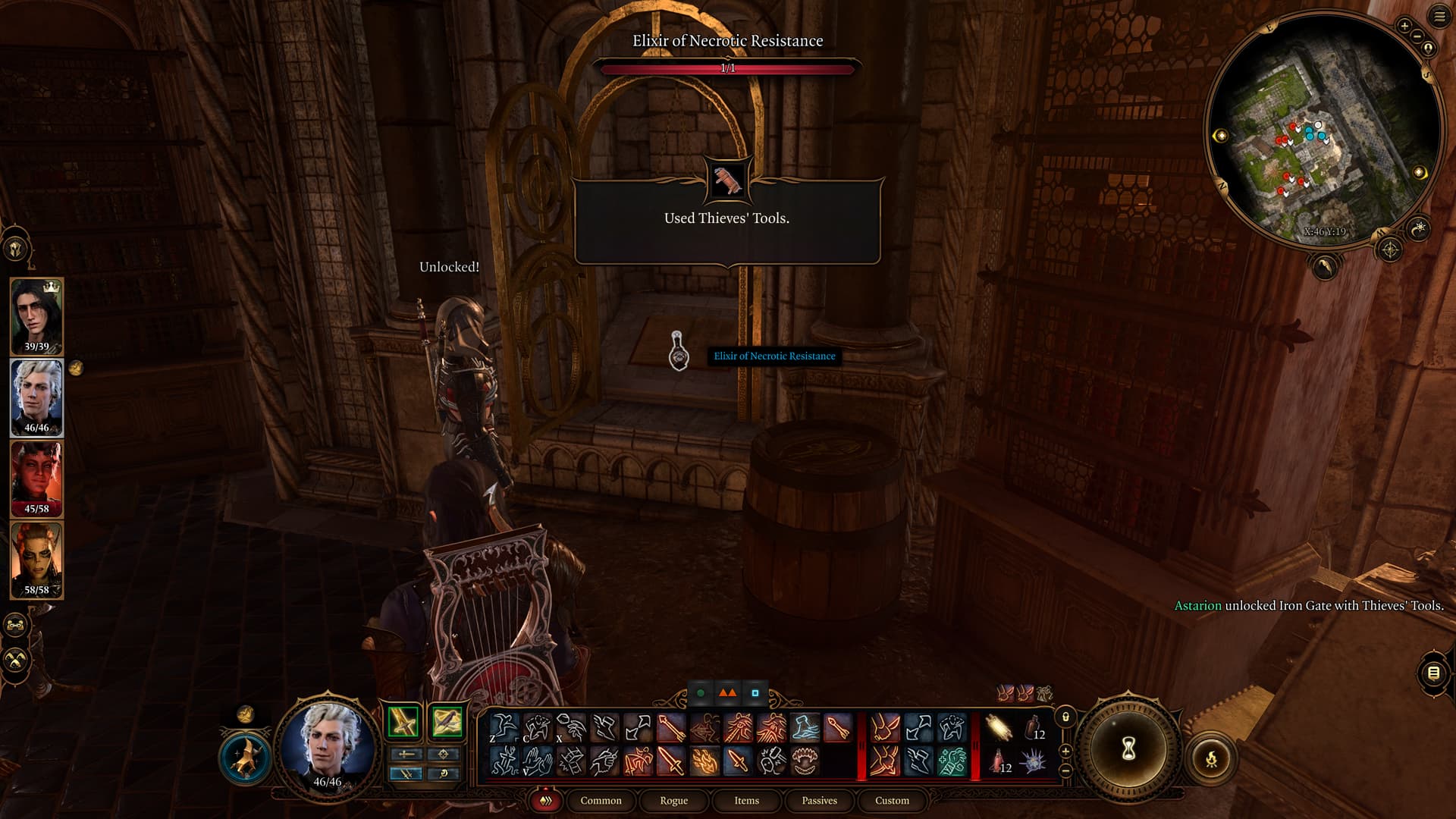Open the combat log button
1456x819 pixels.
[x=1433, y=673]
